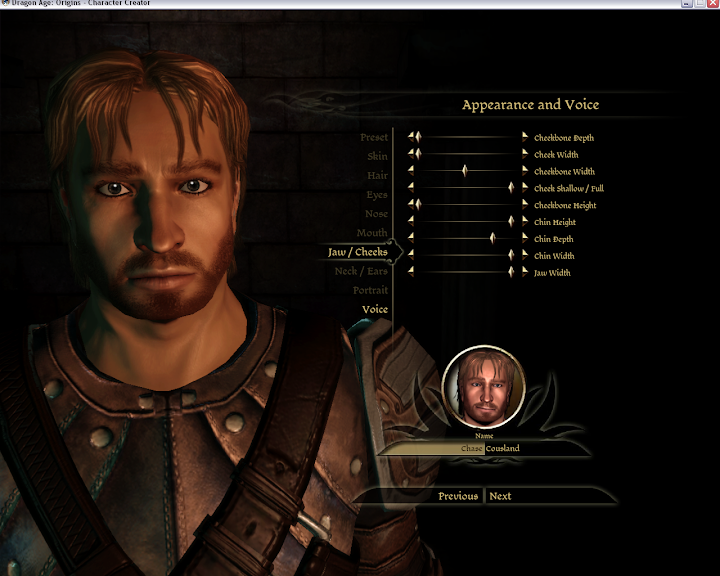Decrease Jaw Width with its left arrow
Image resolution: width=720 pixels, height=576 pixels.
410,272
